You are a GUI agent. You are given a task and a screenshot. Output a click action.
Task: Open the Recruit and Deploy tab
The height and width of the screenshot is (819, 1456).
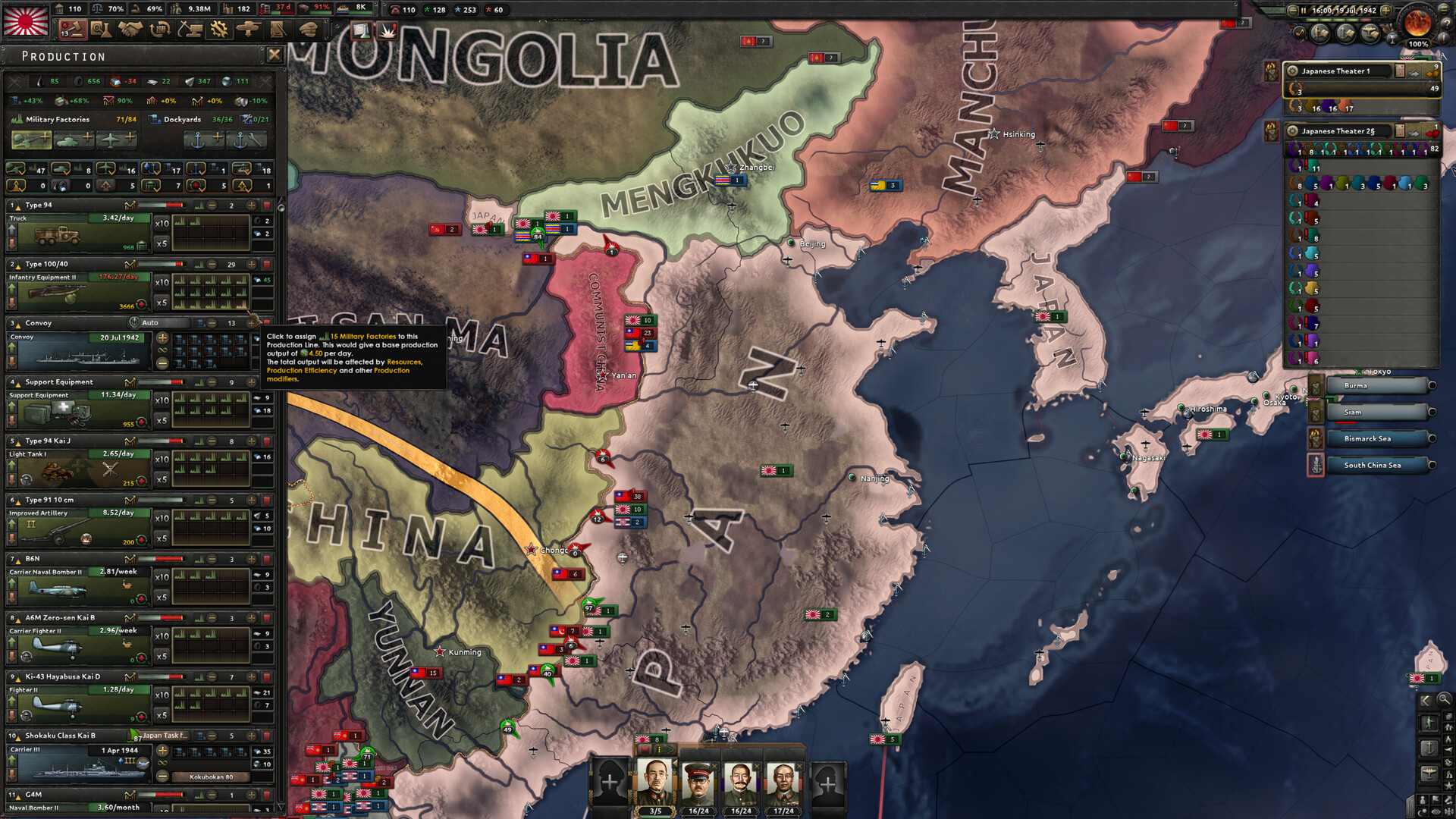pyautogui.click(x=249, y=28)
